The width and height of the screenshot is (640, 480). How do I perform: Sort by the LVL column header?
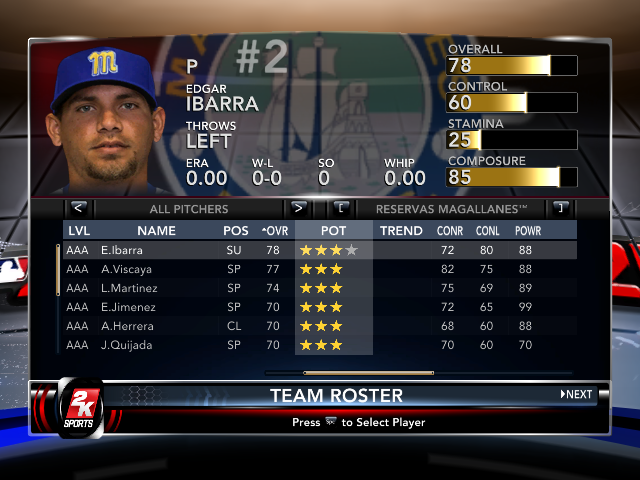tap(78, 231)
